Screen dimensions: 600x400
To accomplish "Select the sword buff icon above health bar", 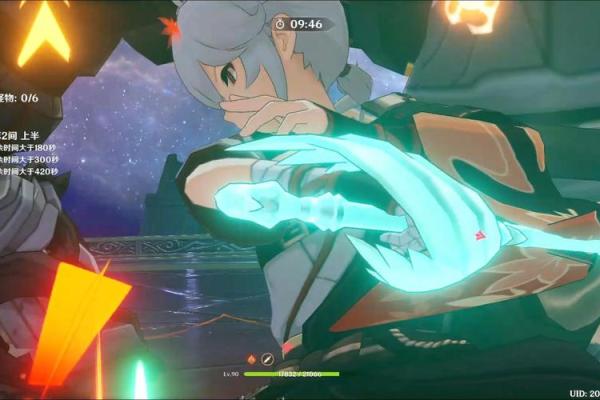I will point(267,358).
